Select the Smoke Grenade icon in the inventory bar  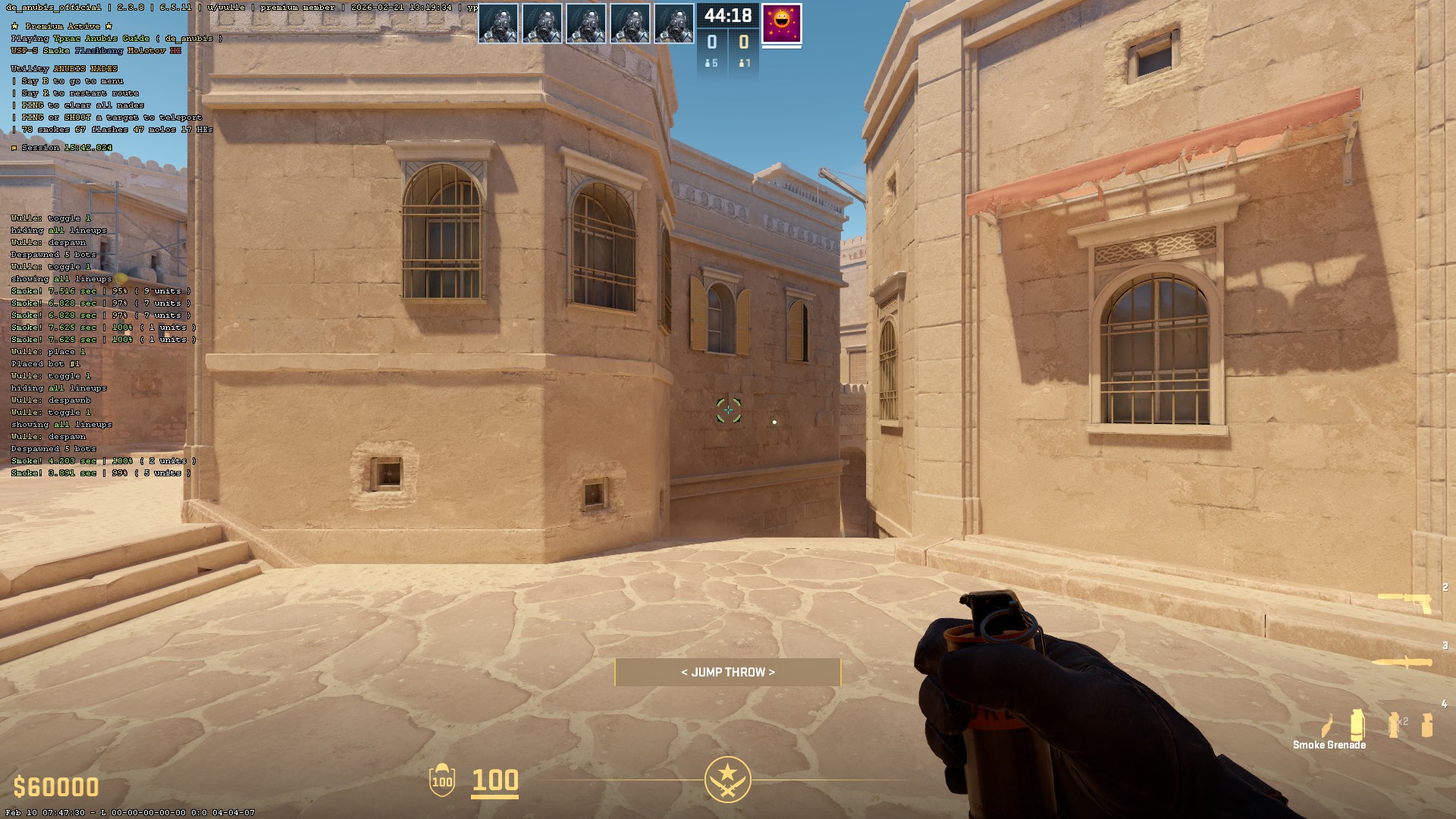1356,724
